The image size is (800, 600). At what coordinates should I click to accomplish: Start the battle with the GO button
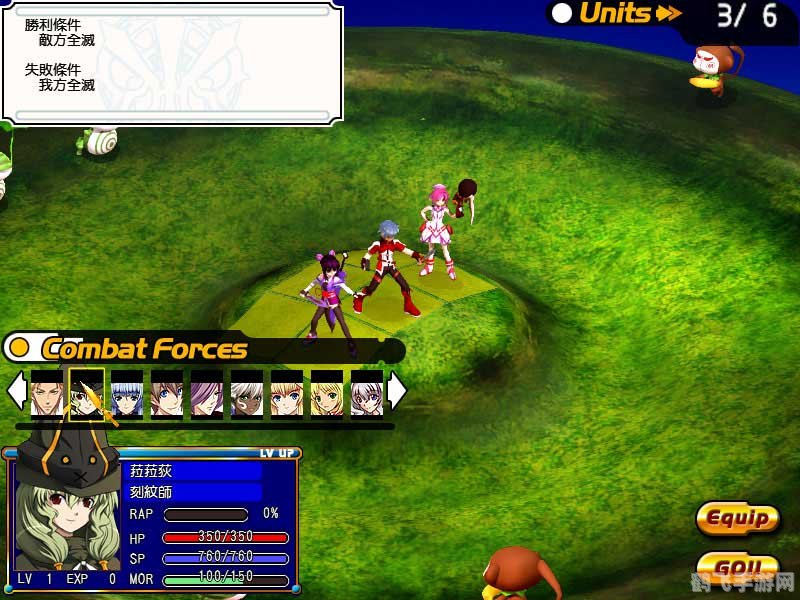click(738, 570)
